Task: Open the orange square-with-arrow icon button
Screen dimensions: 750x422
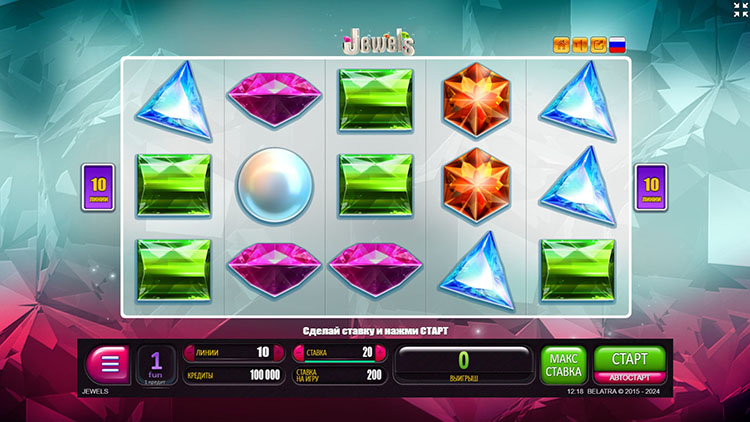Action: (598, 44)
